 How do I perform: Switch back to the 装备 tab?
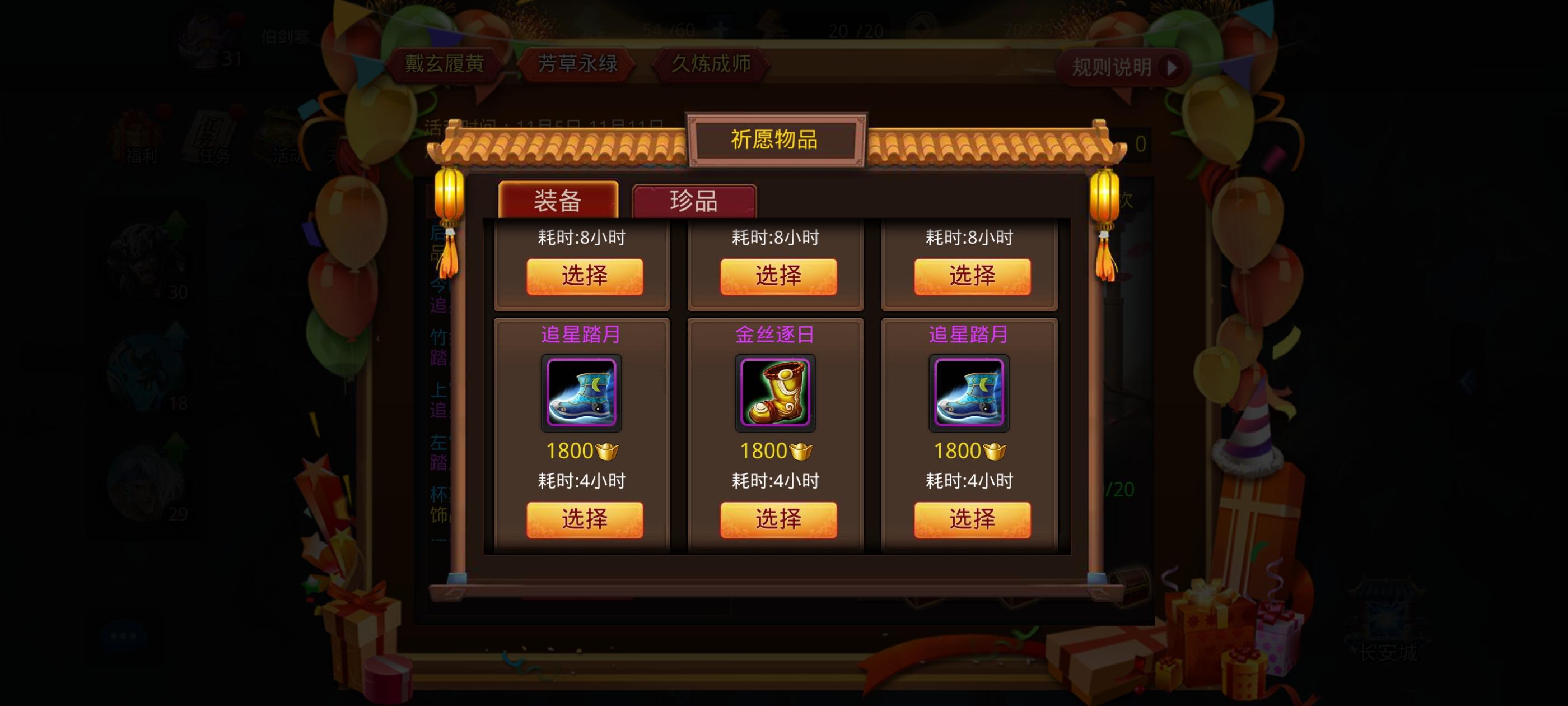click(x=558, y=201)
